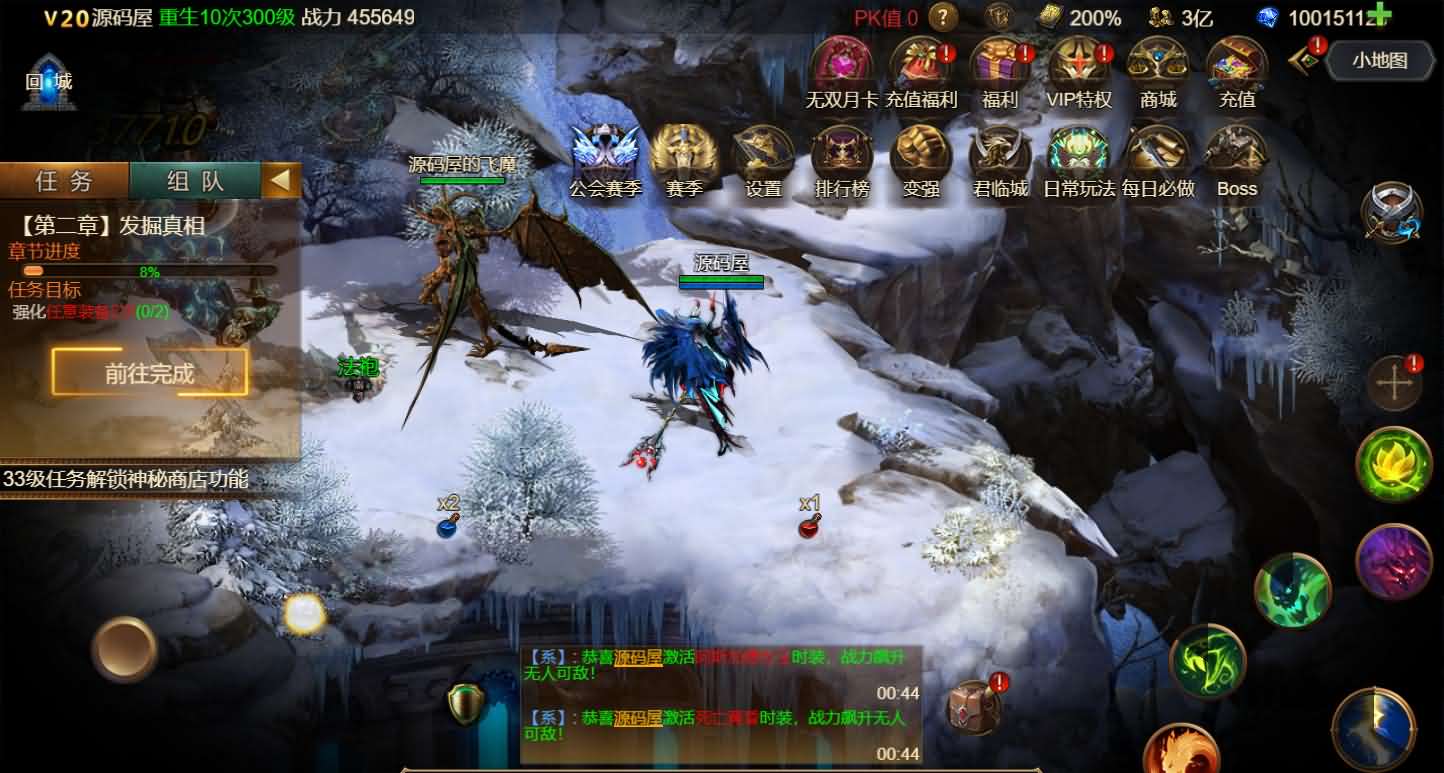1444x773 pixels.
Task: Add diamonds with green plus button
Action: pyautogui.click(x=1379, y=15)
